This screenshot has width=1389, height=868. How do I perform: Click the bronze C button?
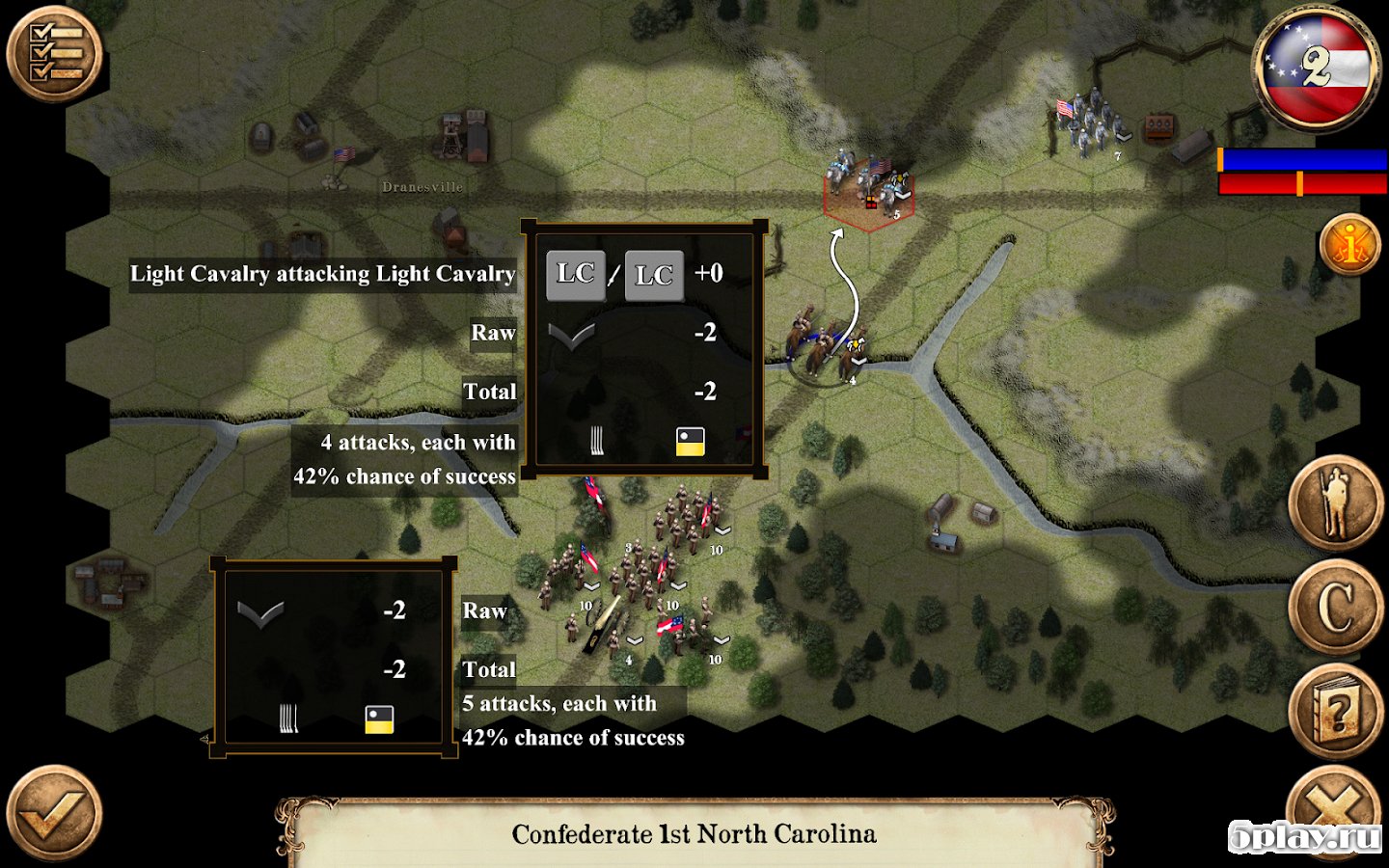(1336, 607)
